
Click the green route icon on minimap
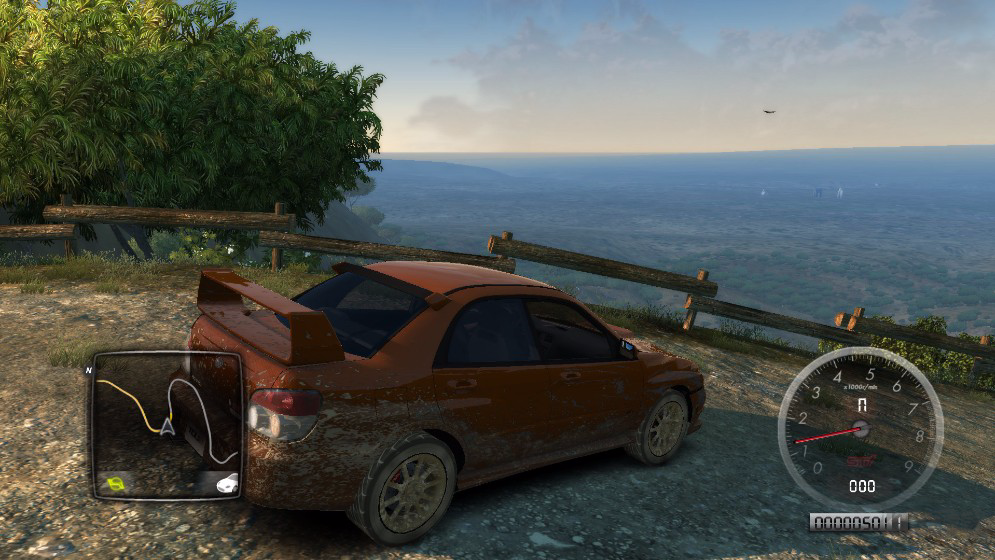tap(118, 484)
